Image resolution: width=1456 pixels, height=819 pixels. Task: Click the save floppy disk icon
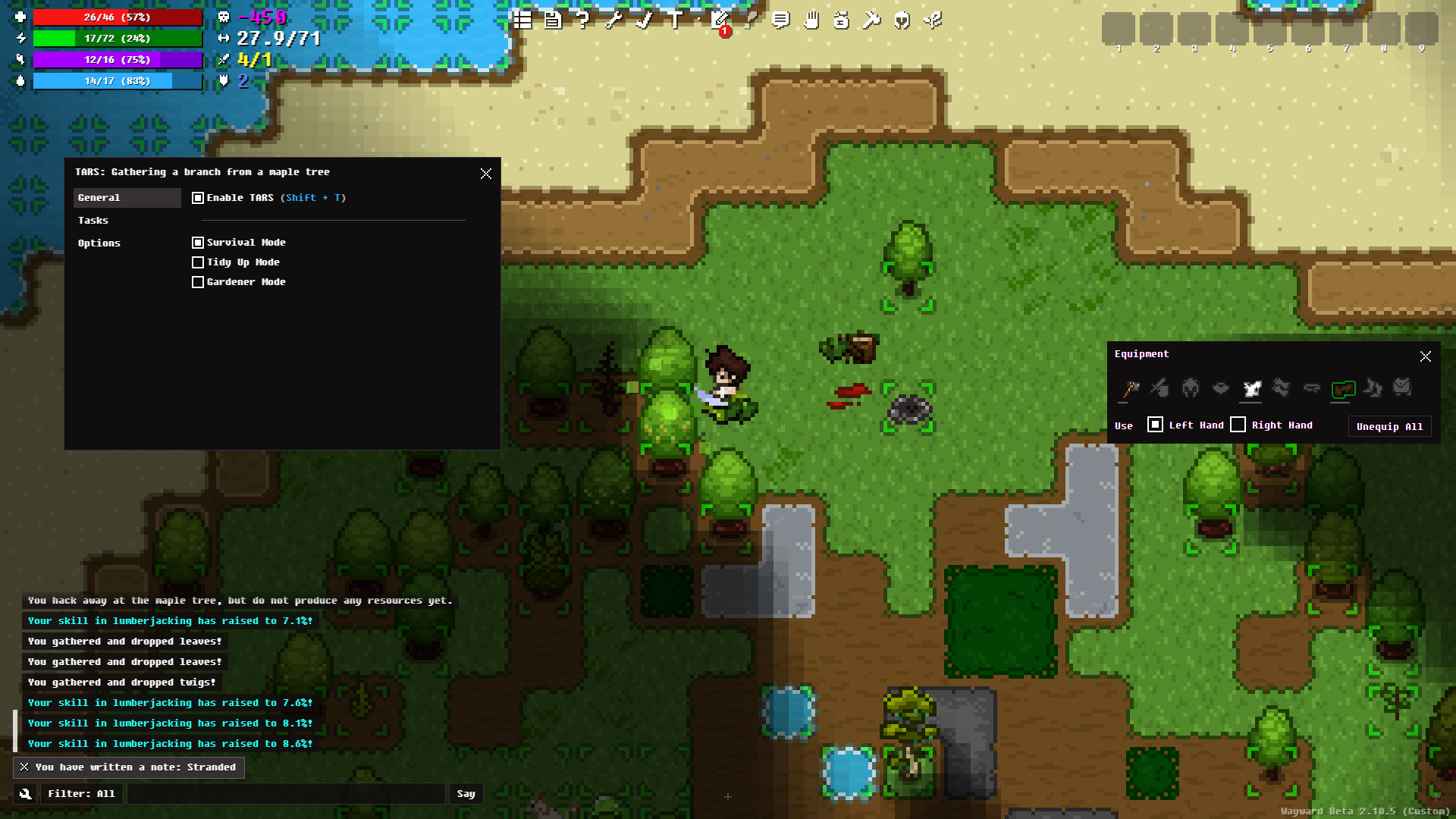click(x=553, y=20)
